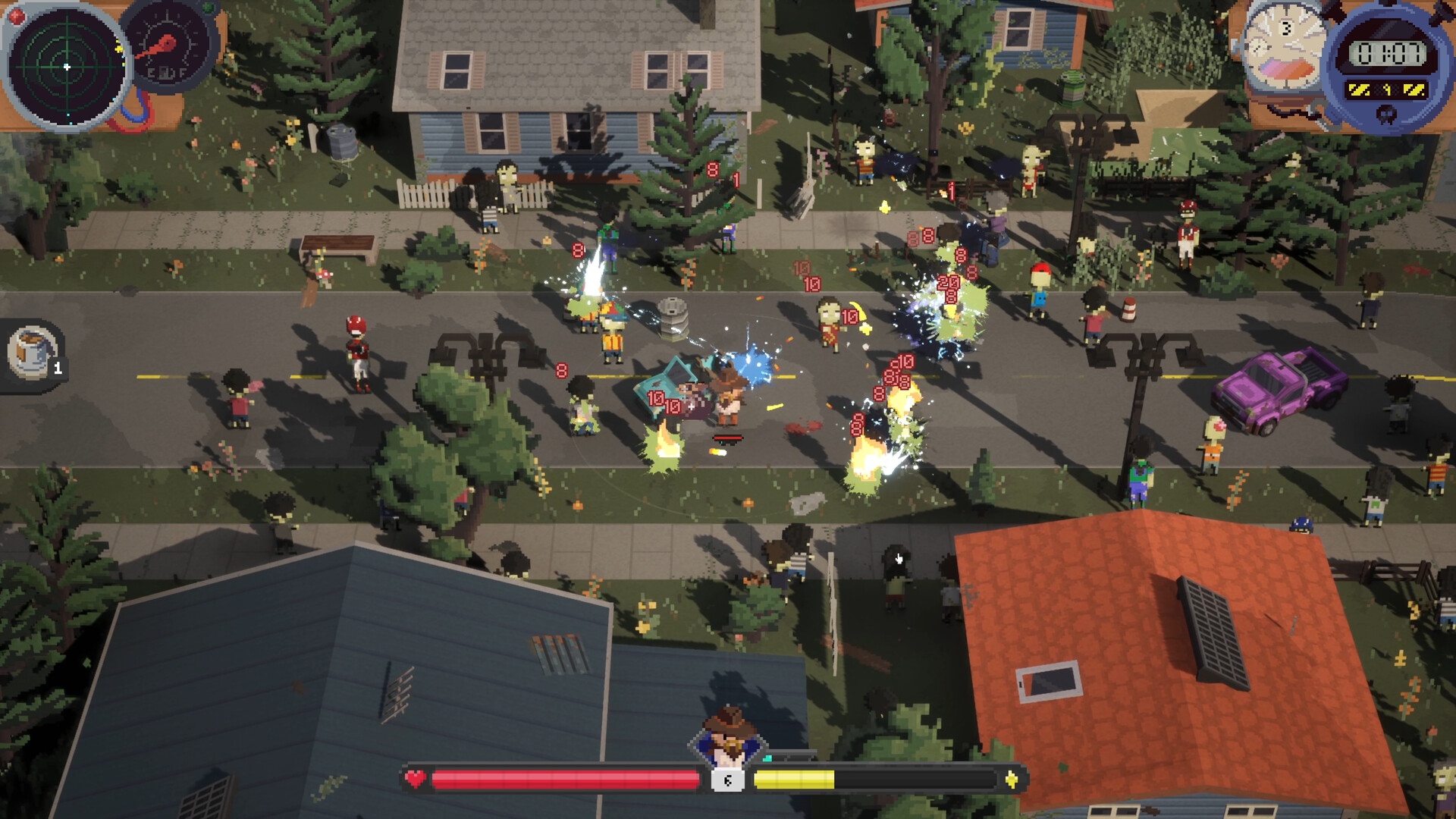Click the yellow enemy blip on the radar edge
The image size is (1456, 819).
pos(118,49)
